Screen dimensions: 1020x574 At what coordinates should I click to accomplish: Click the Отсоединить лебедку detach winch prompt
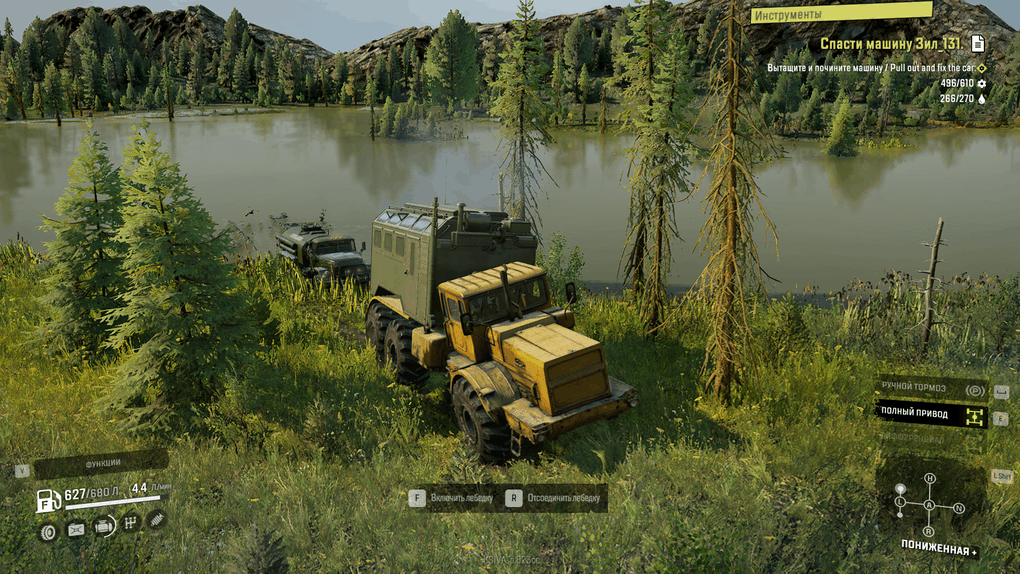pos(554,497)
